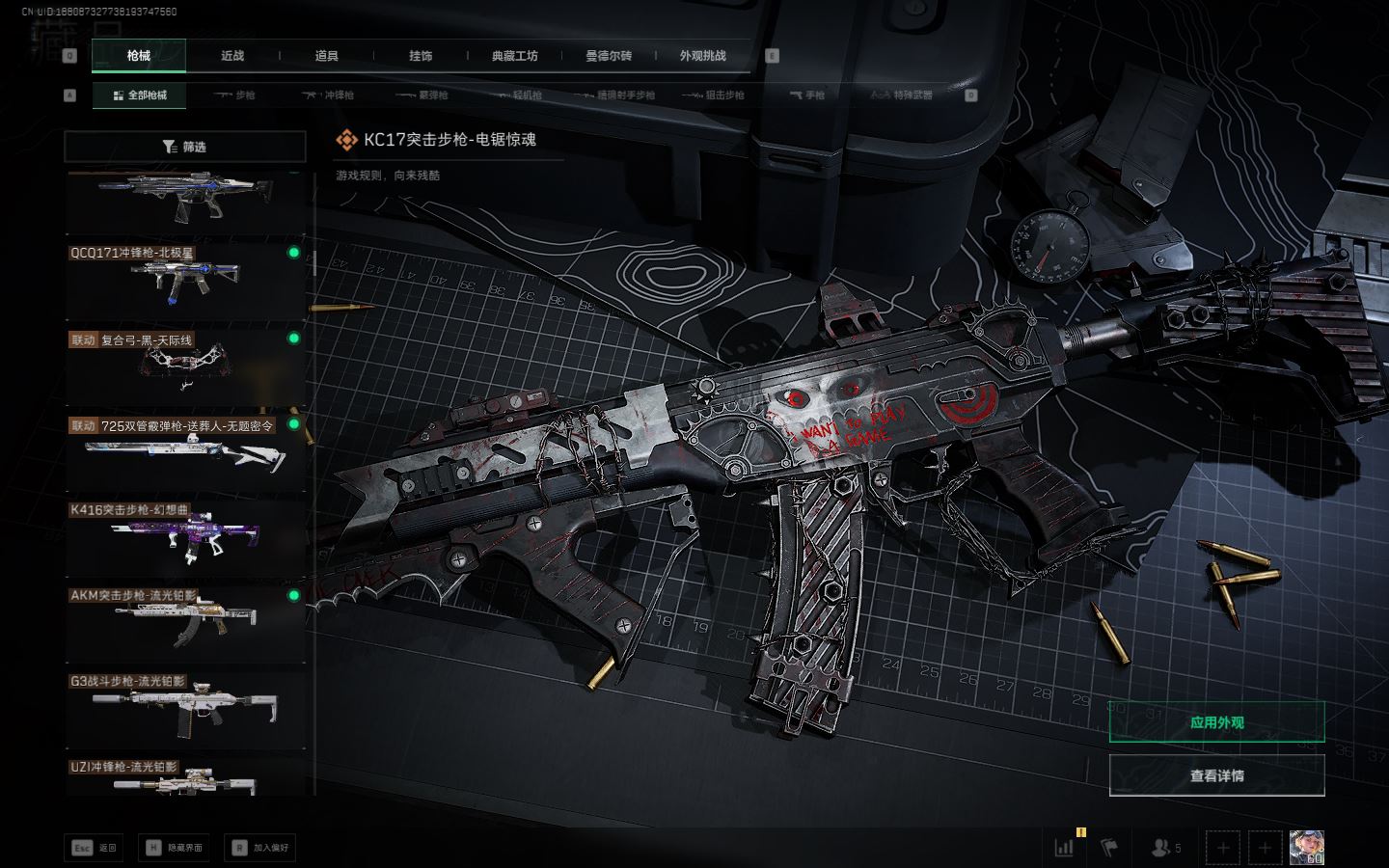Select the 725 双管霰弹枪 skin
This screenshot has width=1389, height=868.
pos(185,451)
